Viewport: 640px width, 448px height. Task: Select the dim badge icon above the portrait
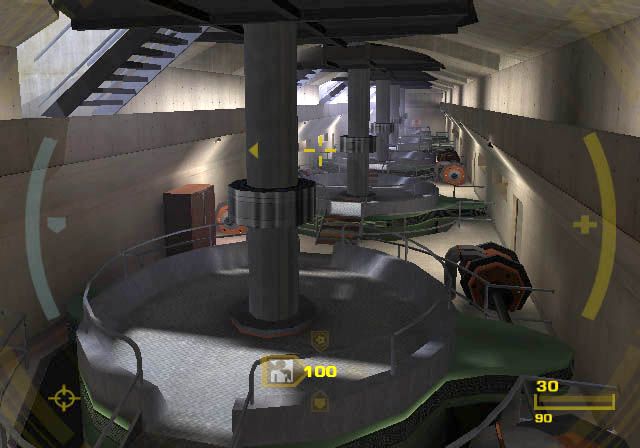point(319,339)
